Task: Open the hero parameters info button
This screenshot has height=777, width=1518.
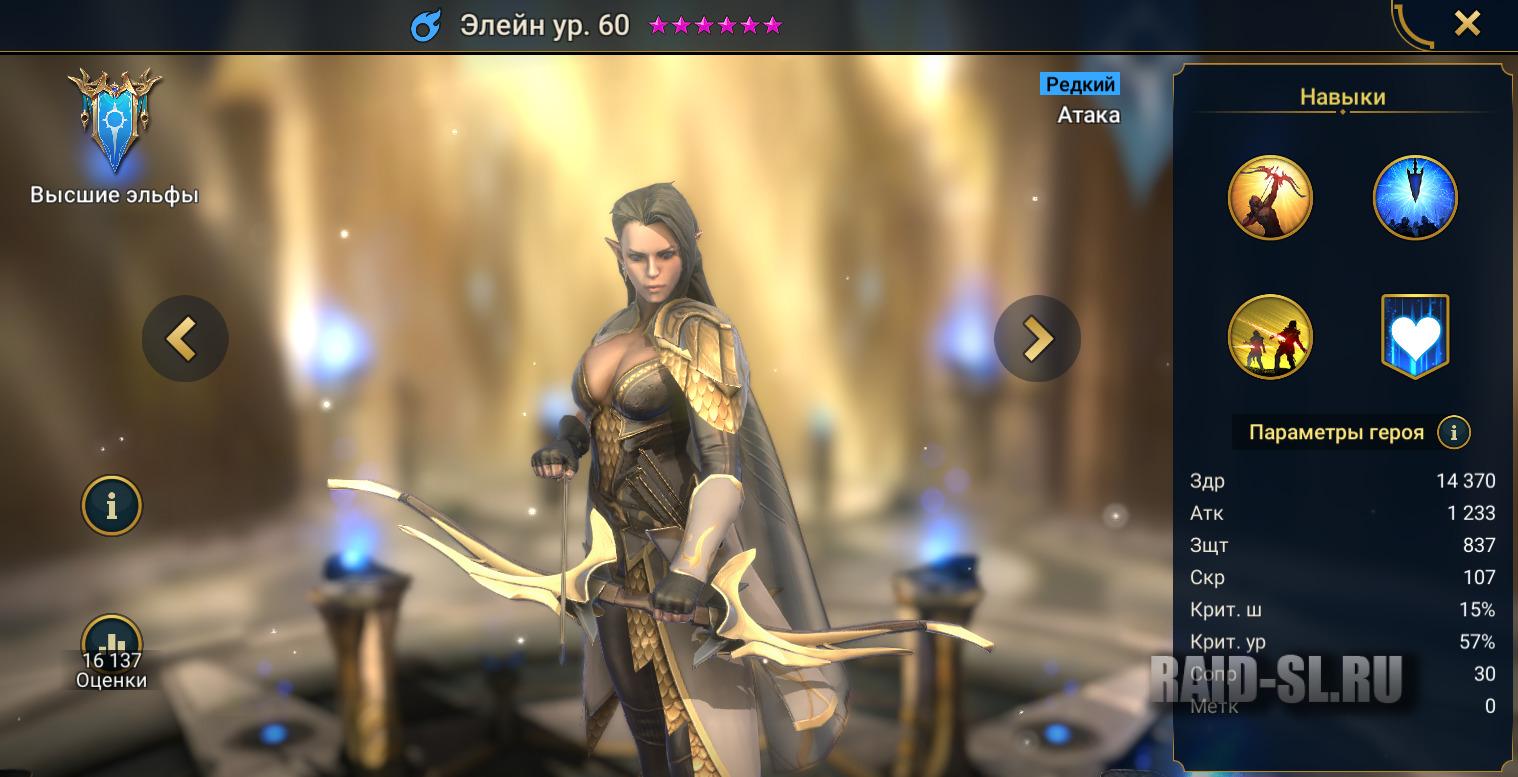Action: [x=1453, y=433]
